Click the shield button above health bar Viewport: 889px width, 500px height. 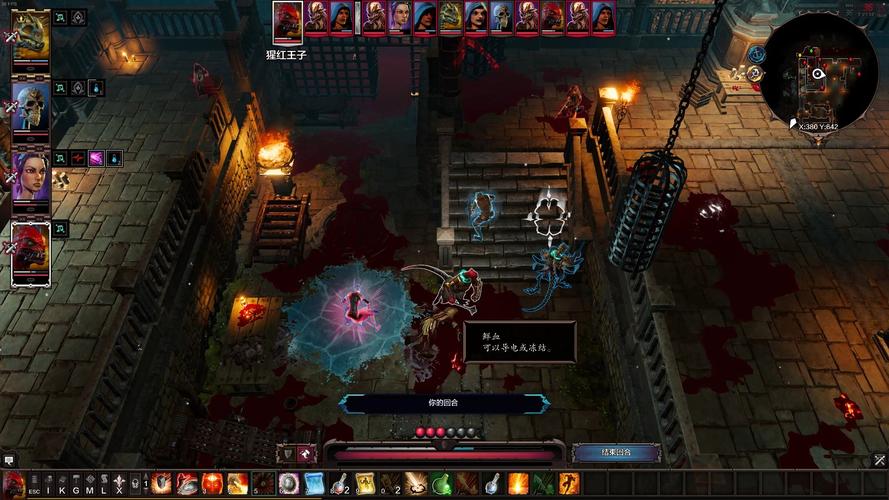point(285,453)
